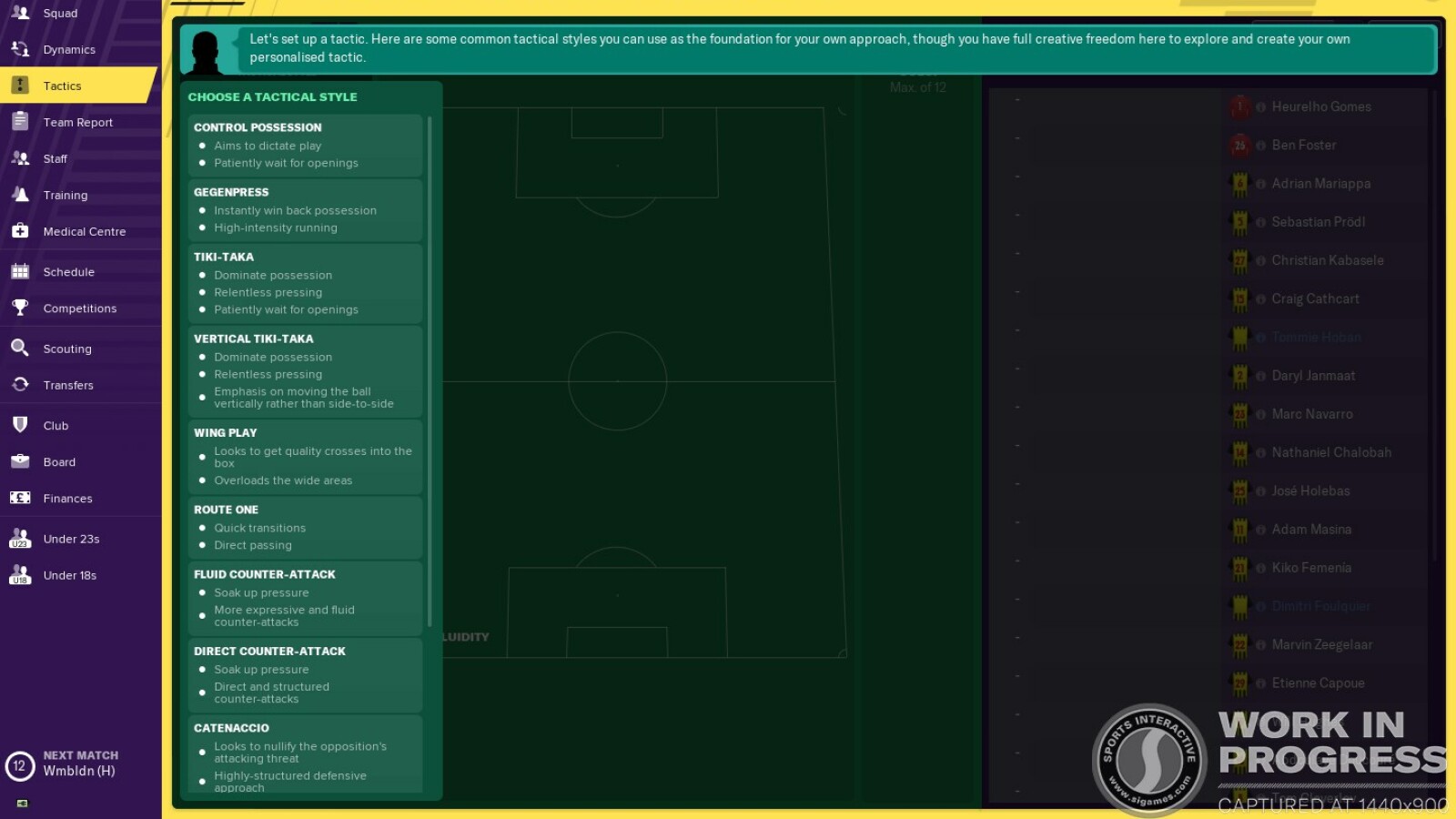Open the Scouting section
Image resolution: width=1456 pixels, height=819 pixels.
tap(67, 349)
